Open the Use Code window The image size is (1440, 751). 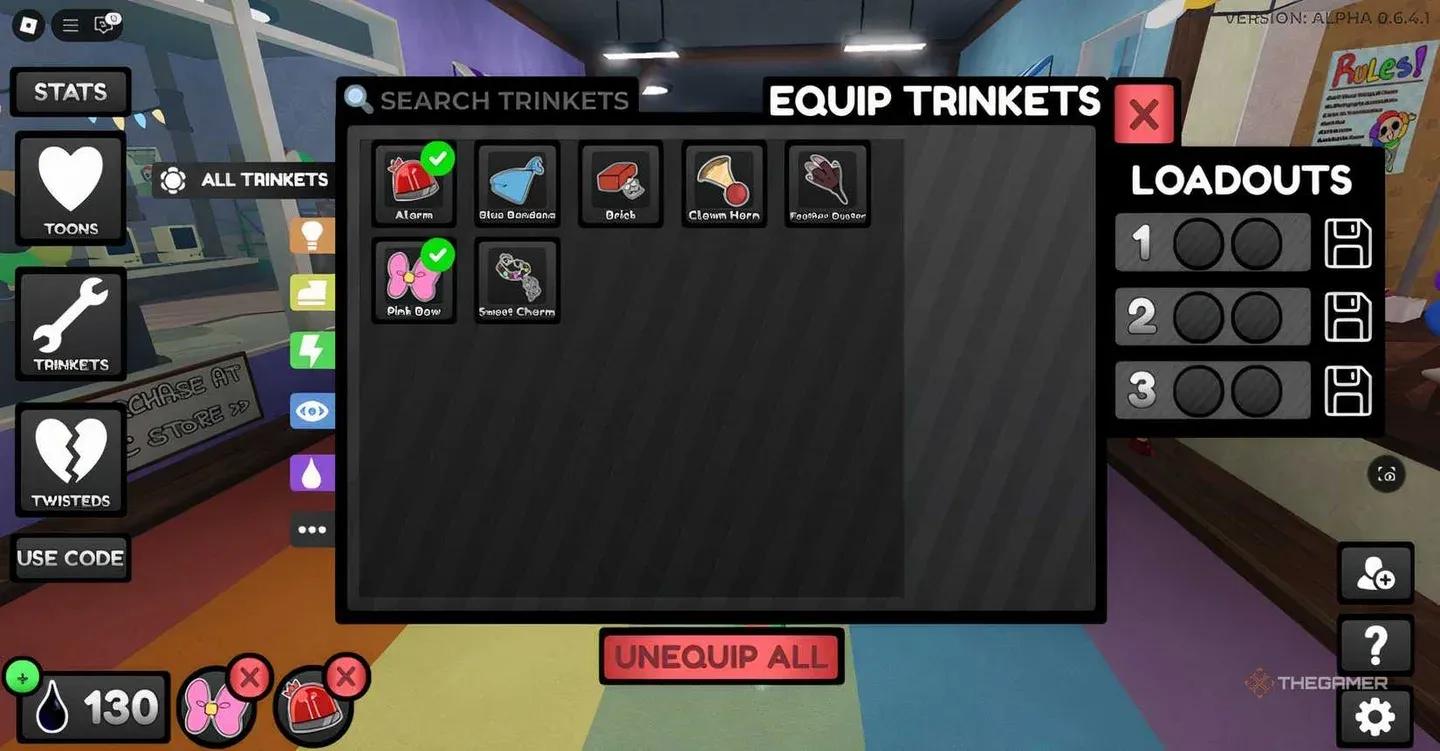71,558
